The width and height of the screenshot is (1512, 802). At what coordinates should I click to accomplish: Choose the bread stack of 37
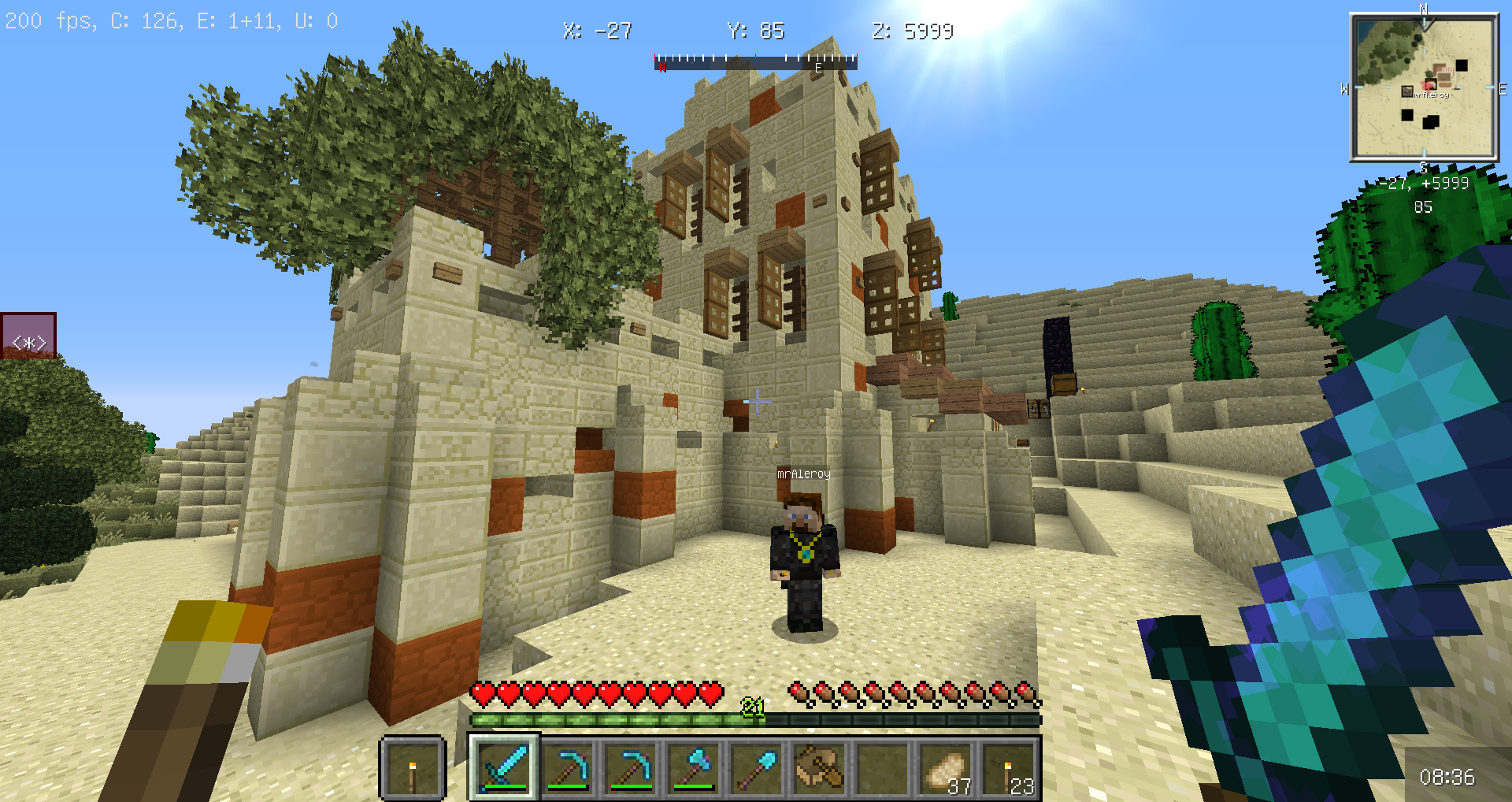coord(946,767)
